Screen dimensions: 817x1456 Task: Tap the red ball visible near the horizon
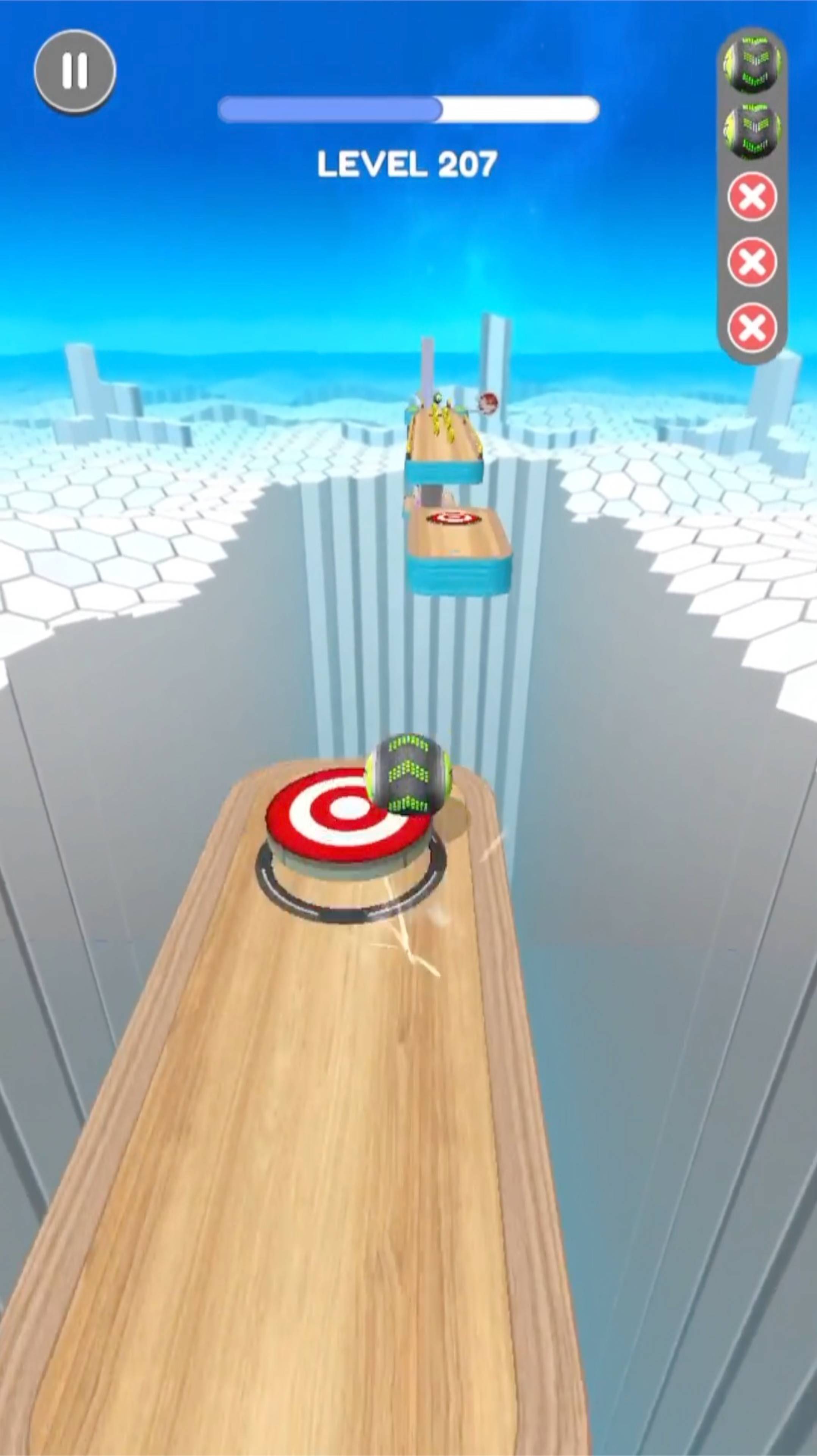click(x=489, y=404)
